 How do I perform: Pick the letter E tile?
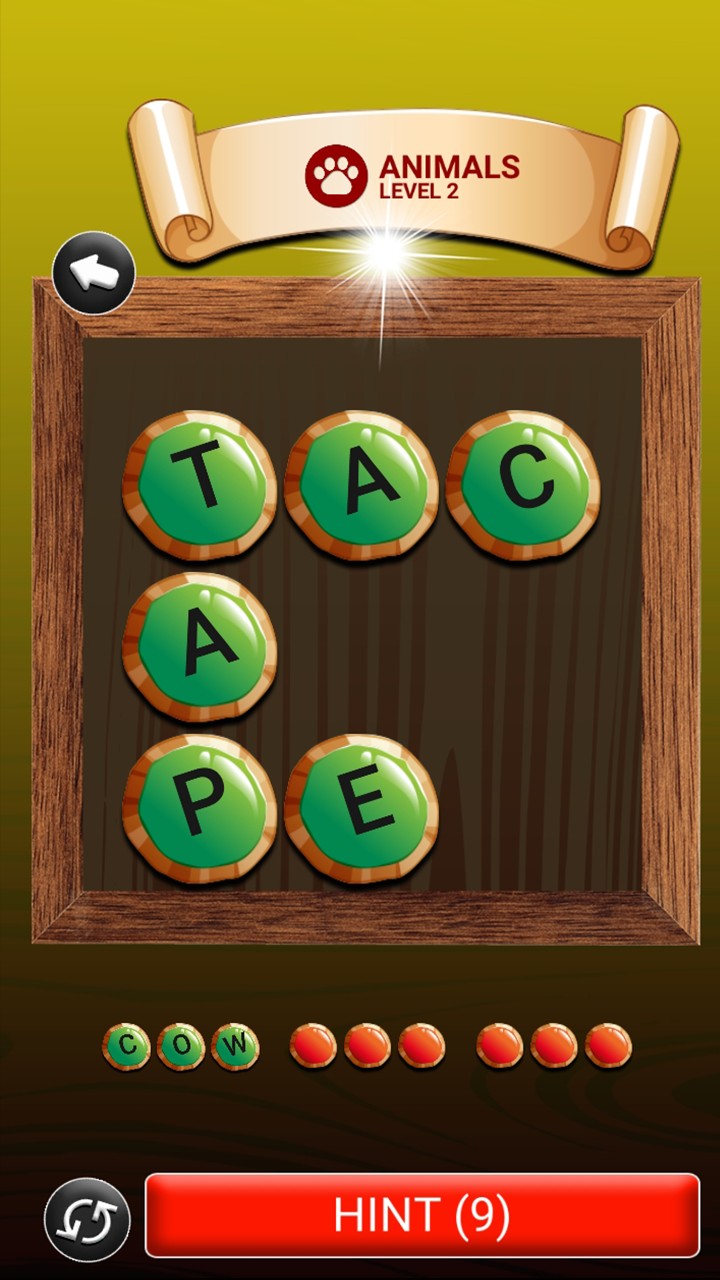[361, 808]
